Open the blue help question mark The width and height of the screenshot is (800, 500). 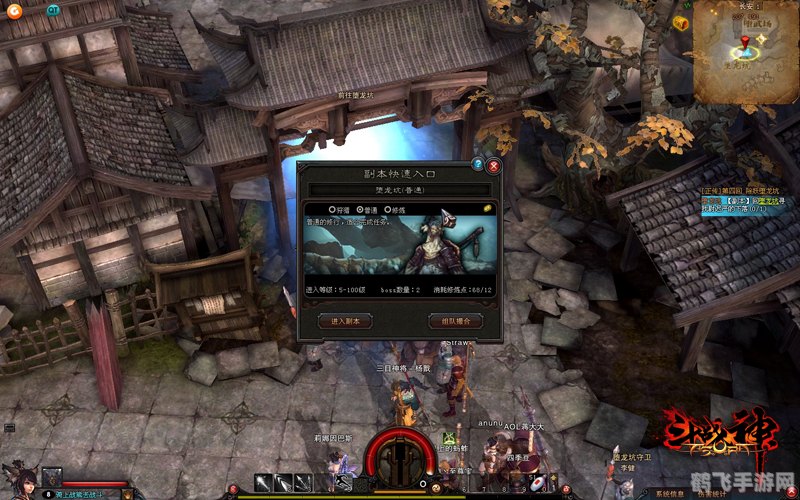[x=478, y=165]
